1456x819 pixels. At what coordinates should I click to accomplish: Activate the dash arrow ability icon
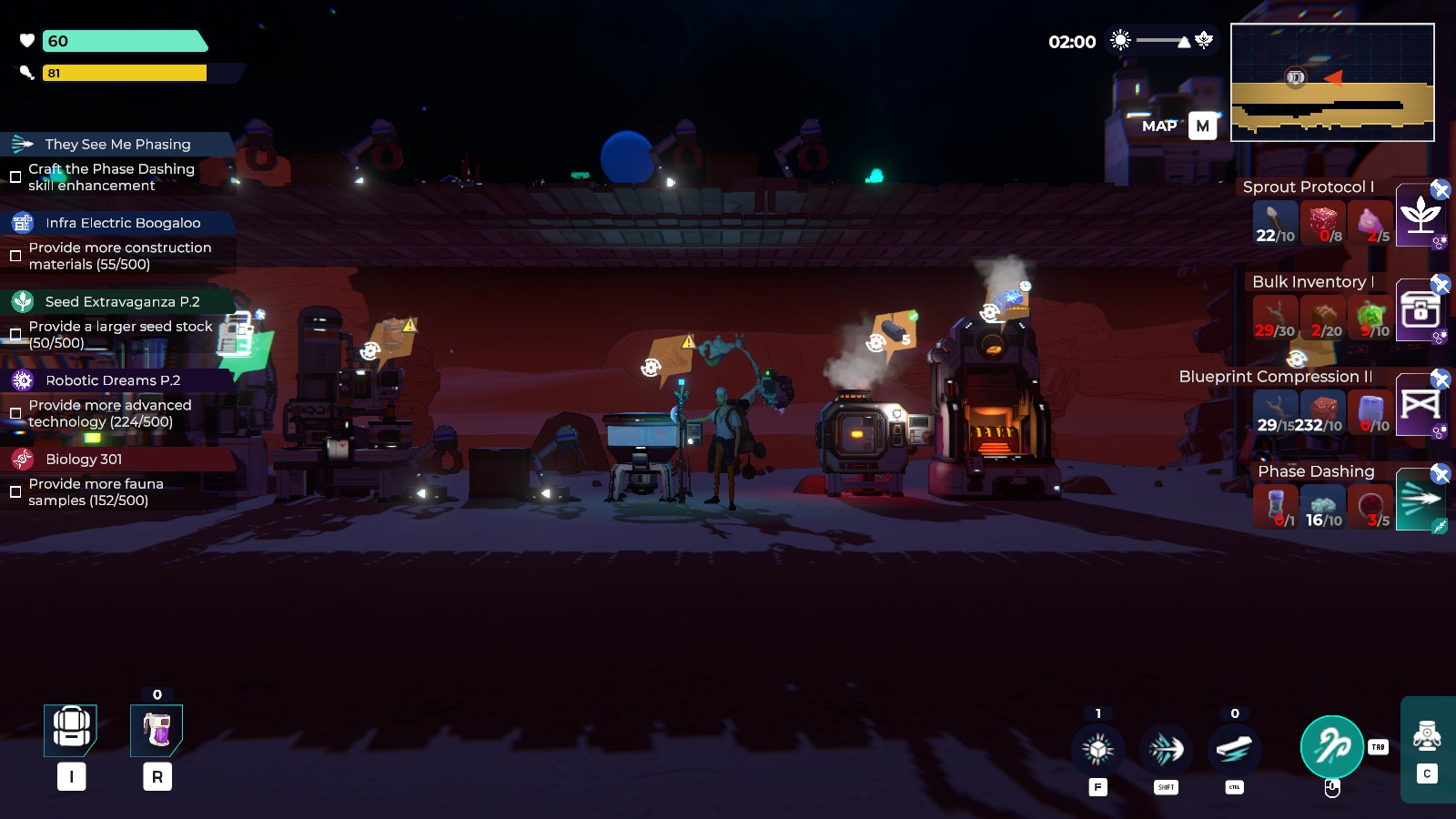coord(1166,749)
